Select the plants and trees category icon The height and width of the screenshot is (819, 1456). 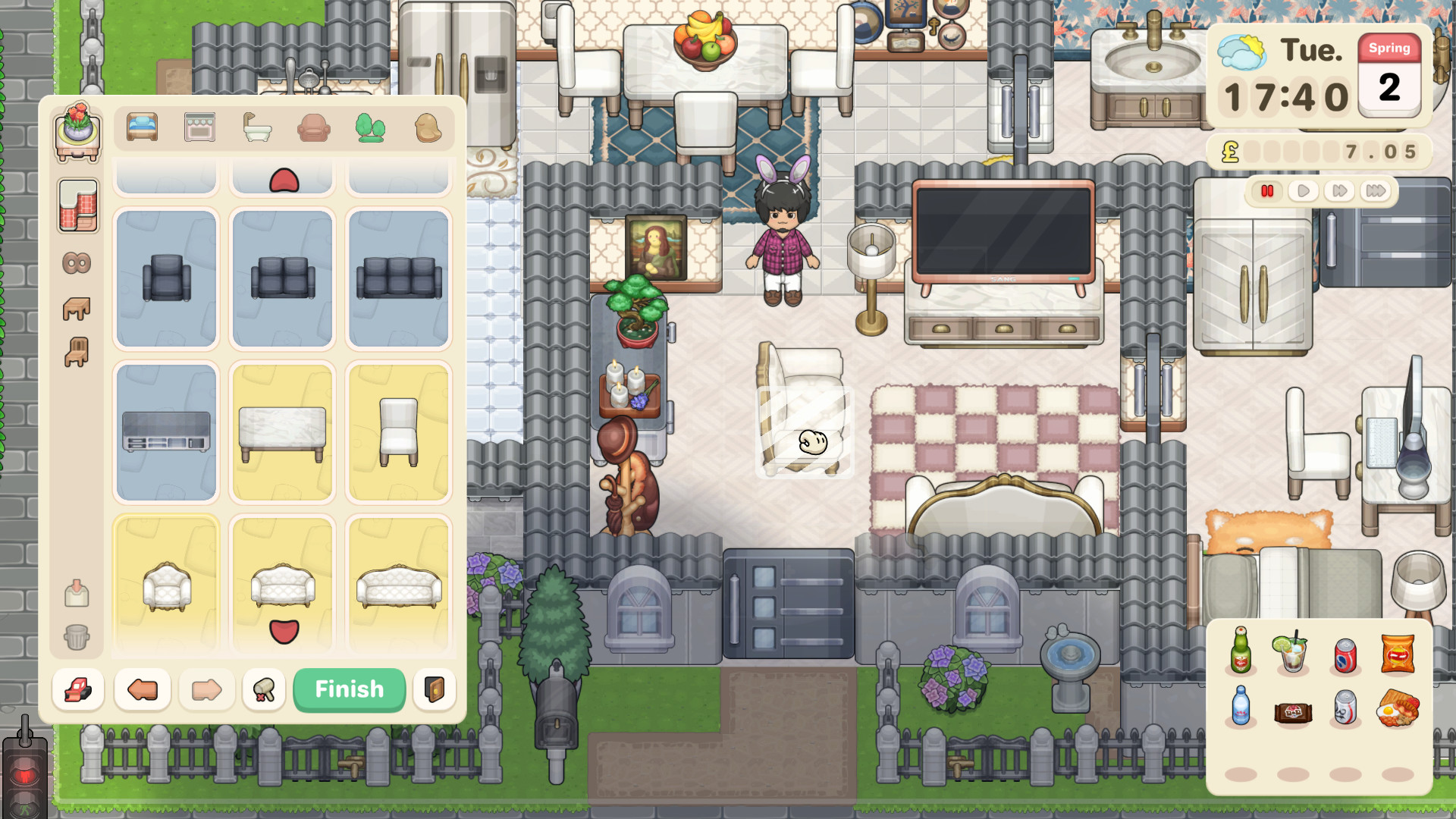[x=371, y=127]
